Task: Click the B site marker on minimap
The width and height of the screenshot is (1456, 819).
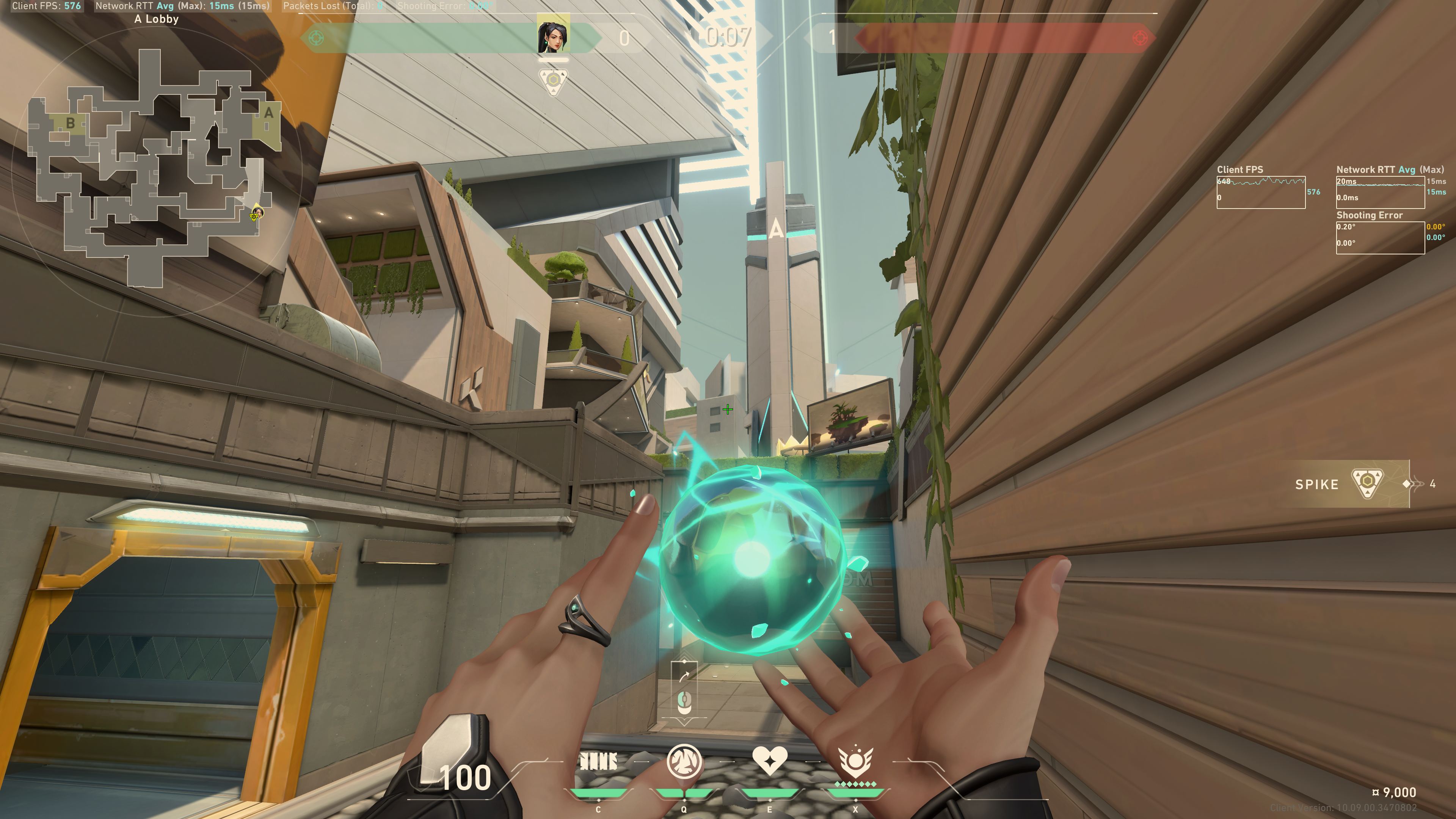Action: click(71, 122)
